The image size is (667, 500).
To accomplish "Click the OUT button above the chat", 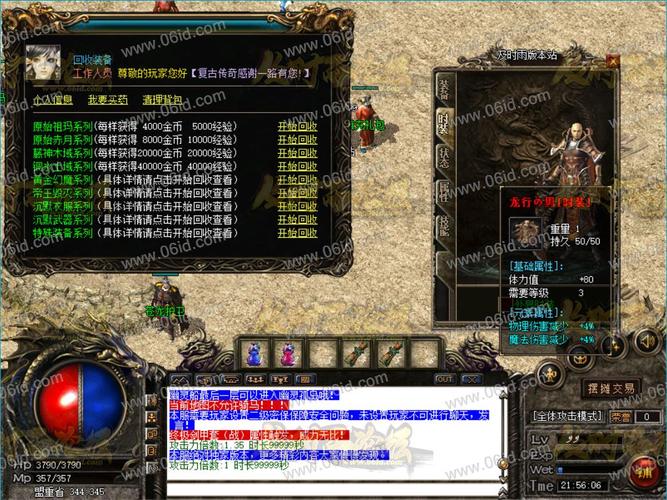I will click(445, 379).
